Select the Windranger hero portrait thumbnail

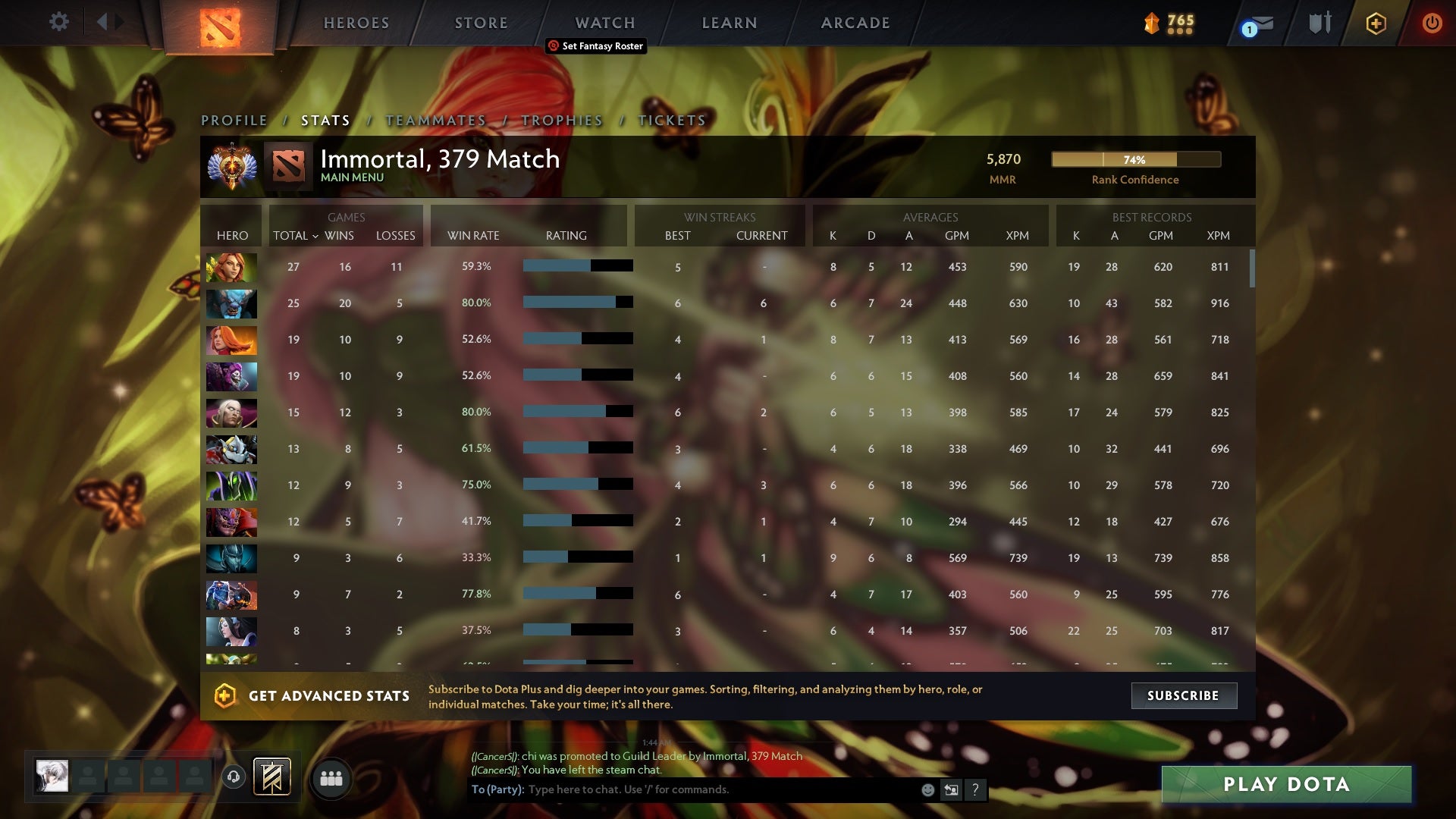pos(231,266)
